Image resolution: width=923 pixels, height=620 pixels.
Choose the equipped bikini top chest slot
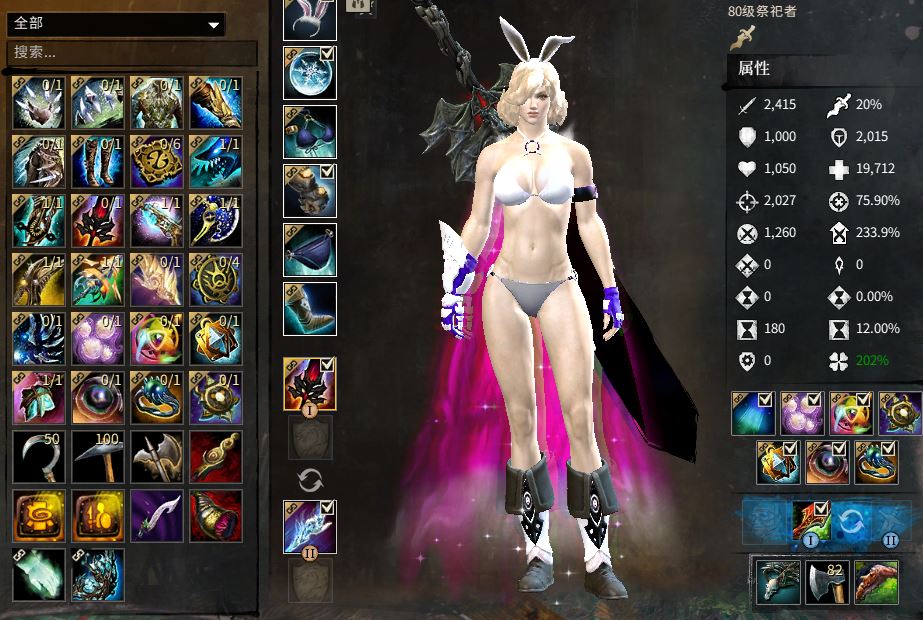[x=309, y=132]
